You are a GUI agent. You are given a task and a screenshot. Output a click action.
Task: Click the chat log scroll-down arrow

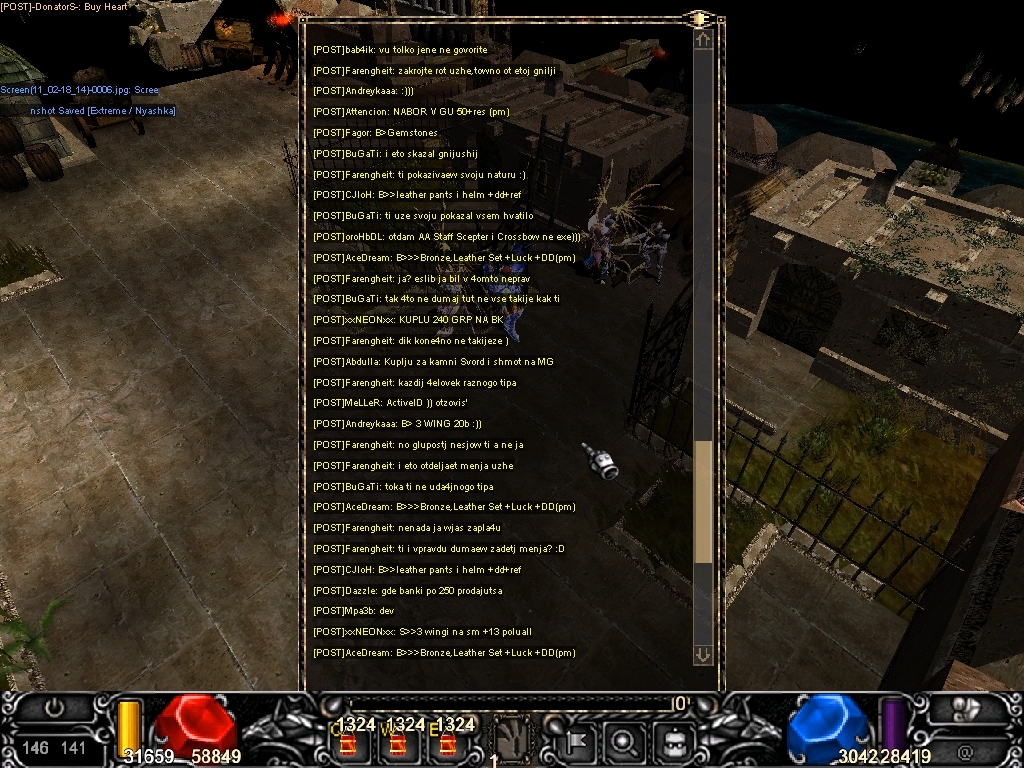[x=703, y=655]
